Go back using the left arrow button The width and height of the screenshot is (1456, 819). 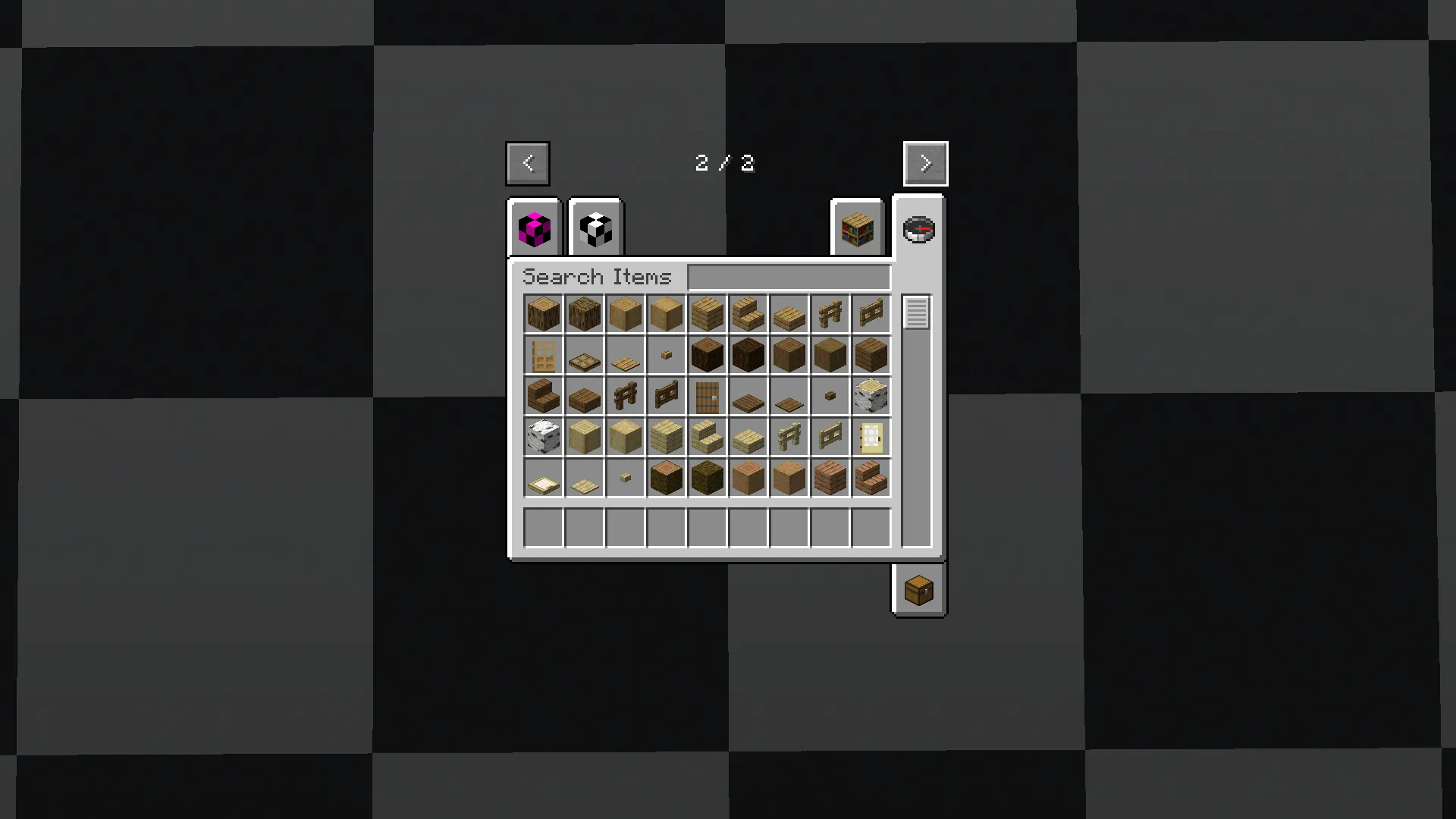[528, 163]
